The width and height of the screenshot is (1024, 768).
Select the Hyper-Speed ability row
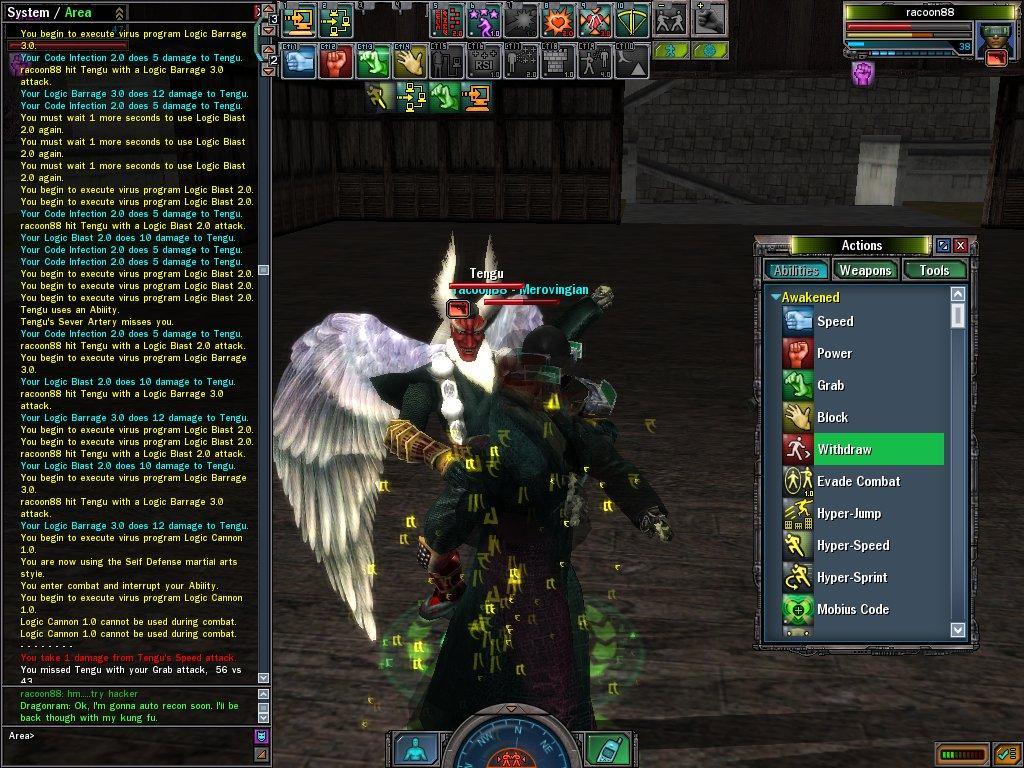click(x=852, y=545)
